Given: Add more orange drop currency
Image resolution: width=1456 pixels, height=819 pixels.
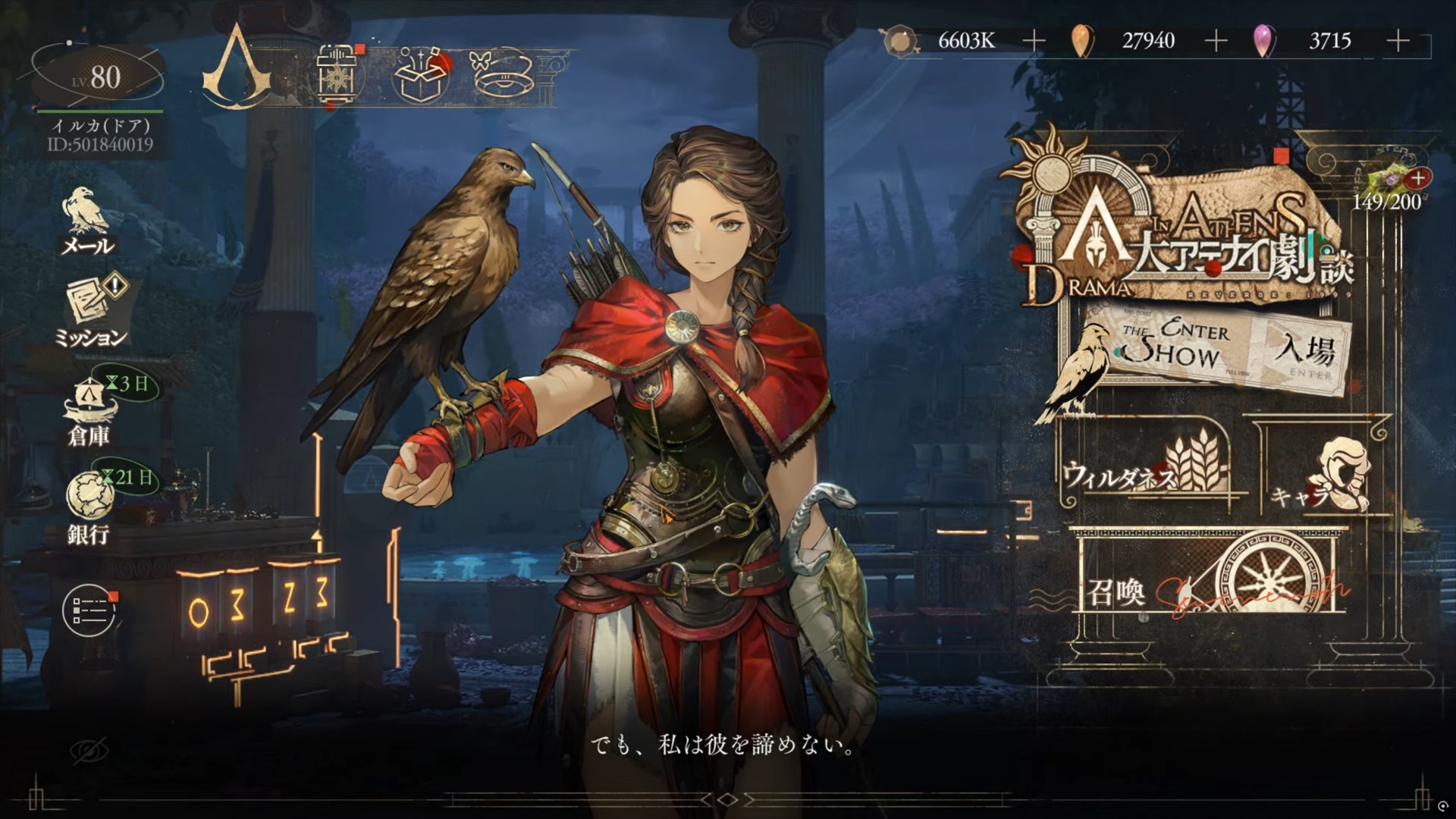Looking at the screenshot, I should tap(1216, 41).
